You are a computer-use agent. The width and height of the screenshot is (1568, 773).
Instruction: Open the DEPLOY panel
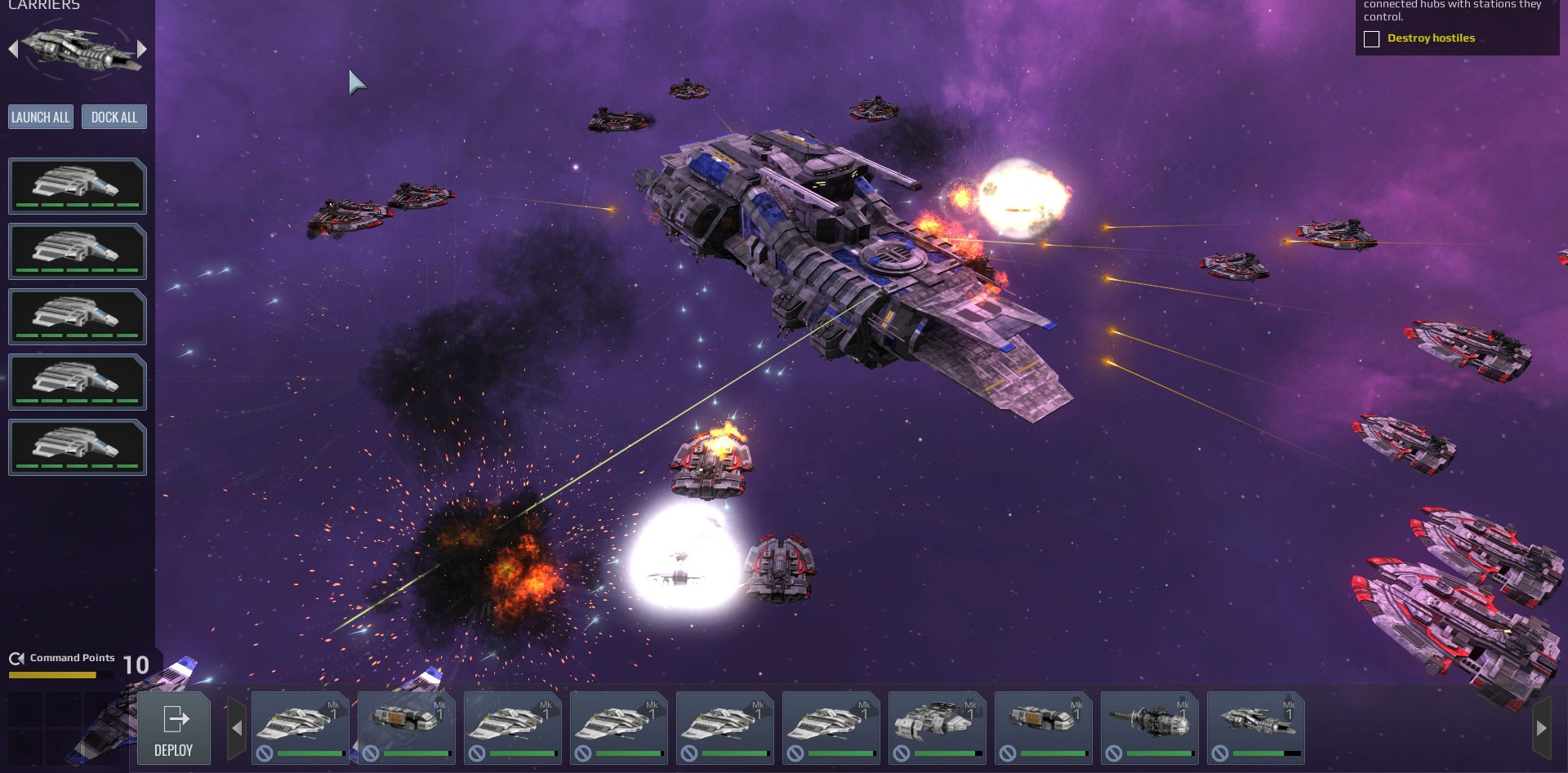tap(174, 728)
